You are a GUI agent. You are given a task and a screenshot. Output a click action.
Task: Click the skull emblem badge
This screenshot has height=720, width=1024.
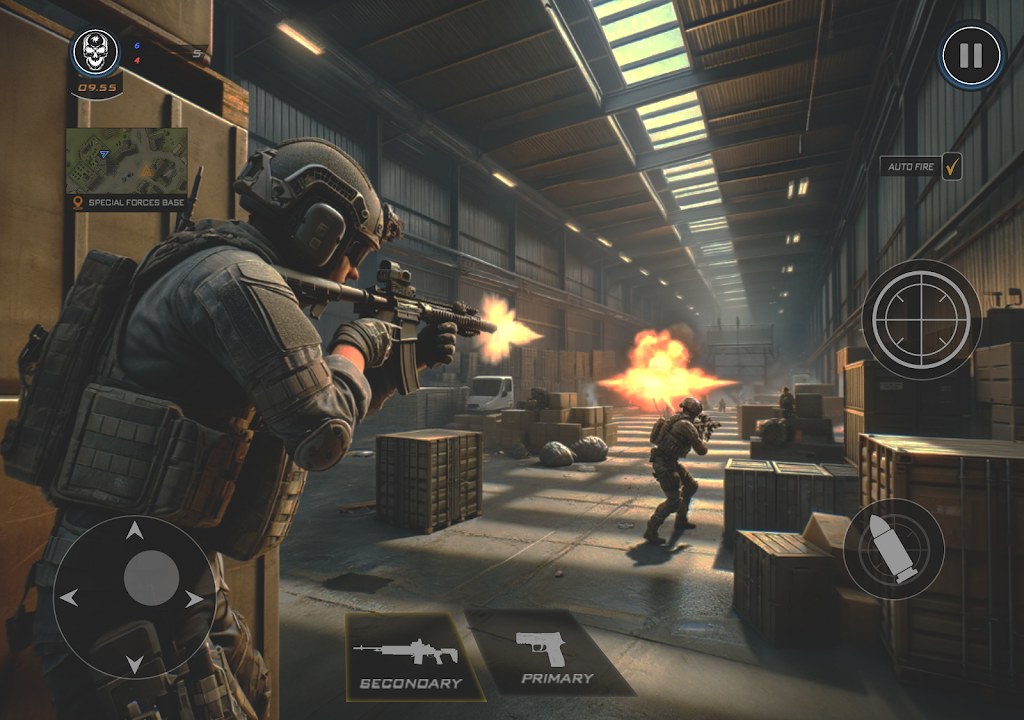[x=95, y=52]
